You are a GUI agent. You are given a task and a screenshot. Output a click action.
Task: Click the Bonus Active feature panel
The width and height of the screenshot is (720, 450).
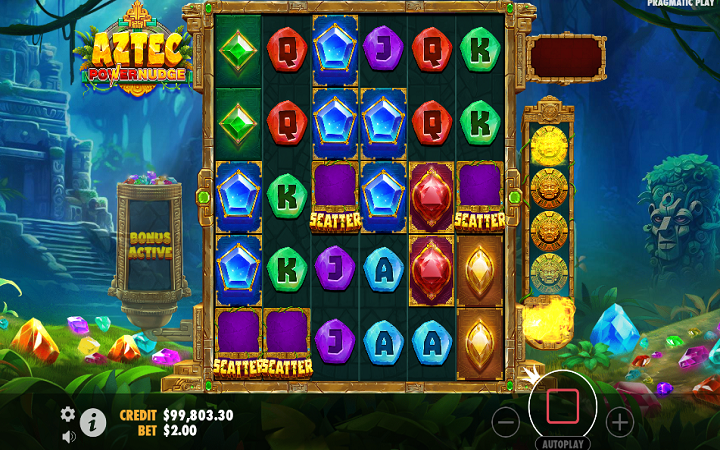click(150, 244)
